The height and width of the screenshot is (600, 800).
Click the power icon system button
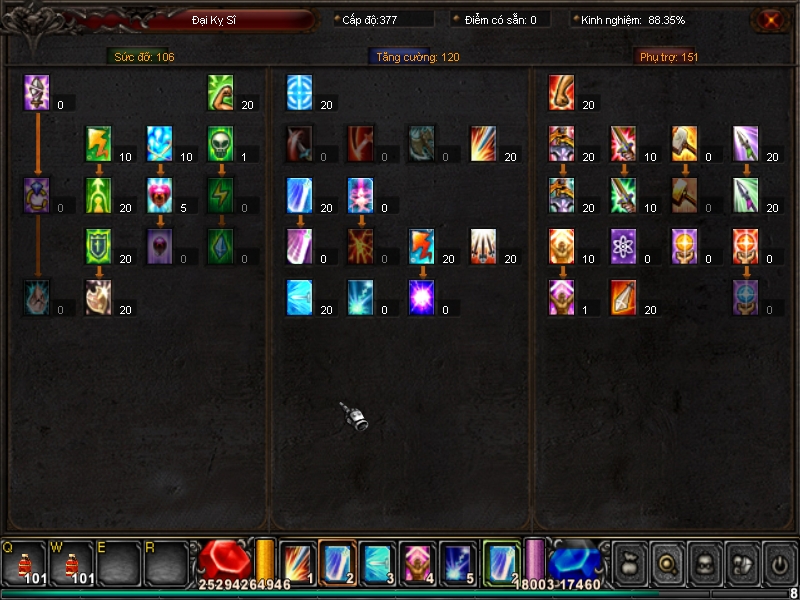tap(778, 563)
